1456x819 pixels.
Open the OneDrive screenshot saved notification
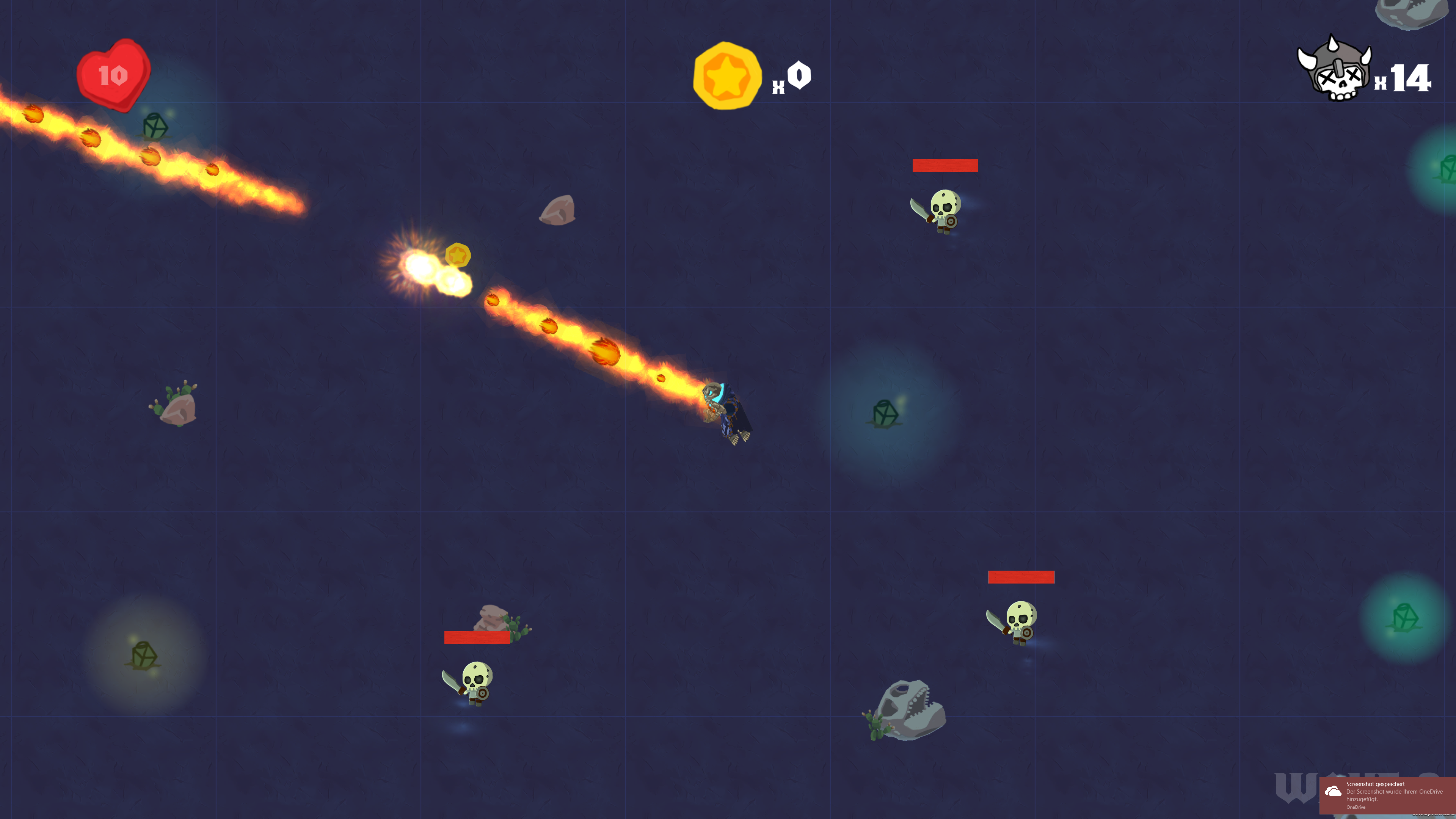(1388, 794)
